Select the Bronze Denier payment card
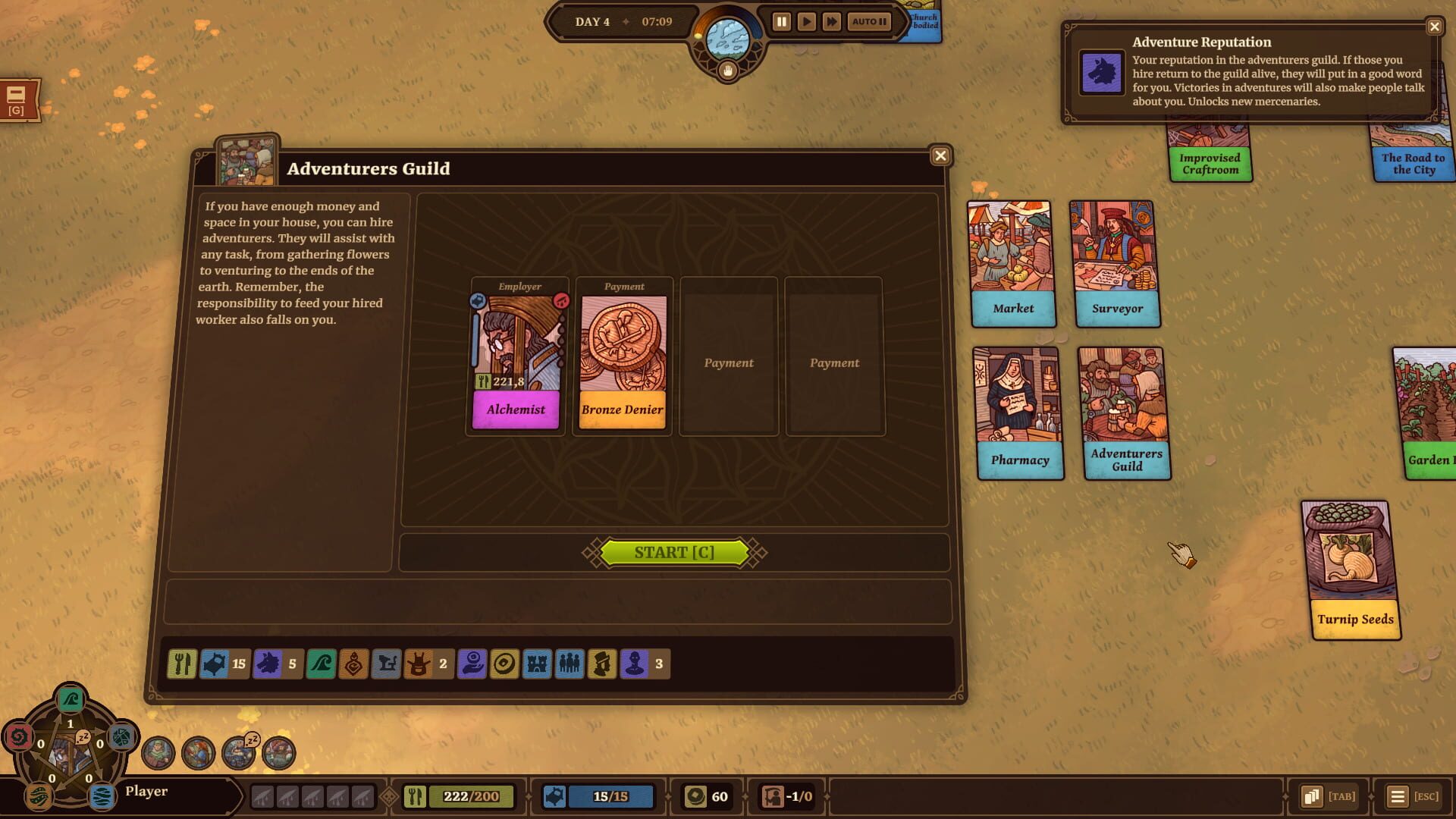The height and width of the screenshot is (819, 1456). point(621,356)
